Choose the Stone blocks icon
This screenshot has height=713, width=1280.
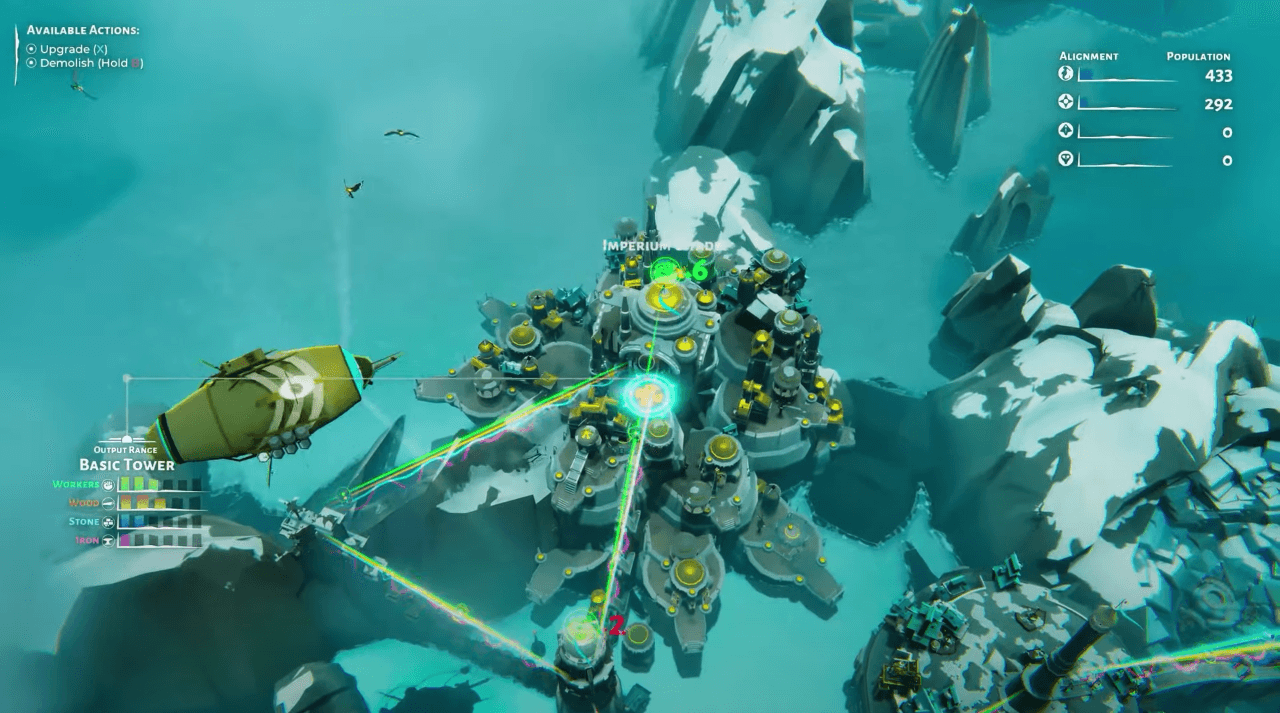(x=108, y=522)
